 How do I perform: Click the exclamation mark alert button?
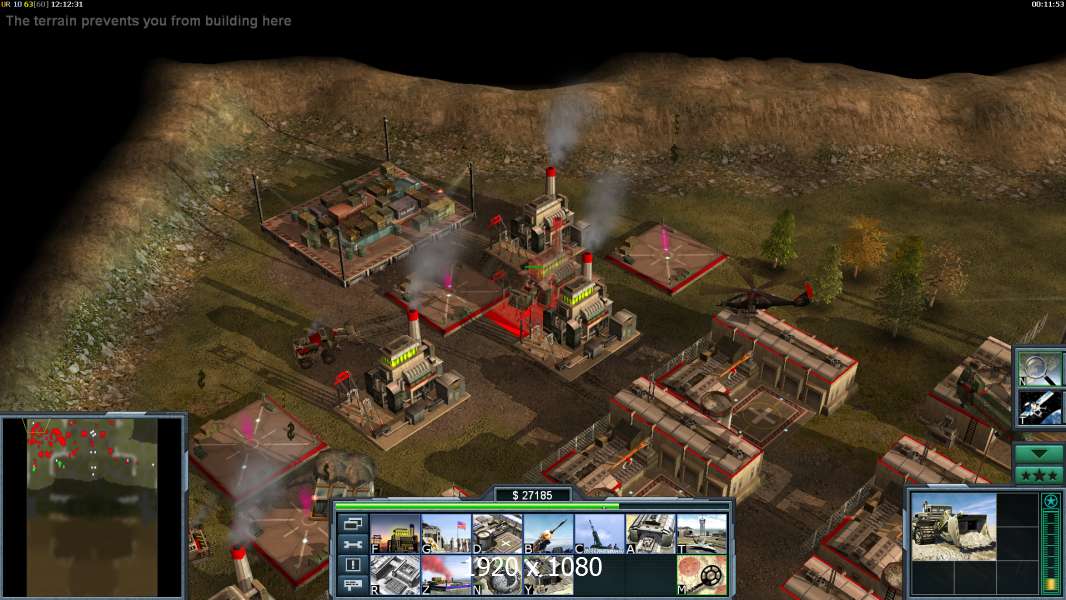352,565
